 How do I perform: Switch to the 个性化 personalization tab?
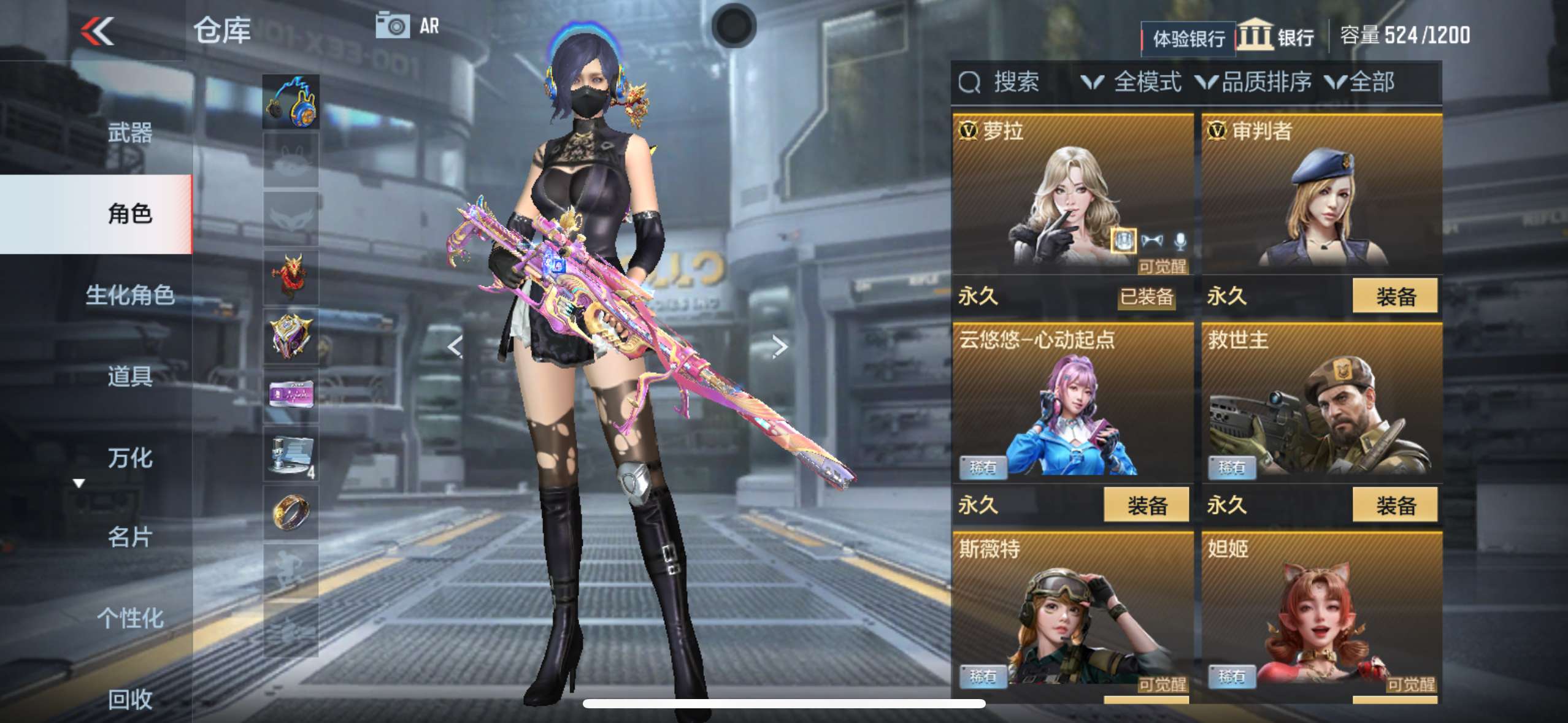click(129, 618)
